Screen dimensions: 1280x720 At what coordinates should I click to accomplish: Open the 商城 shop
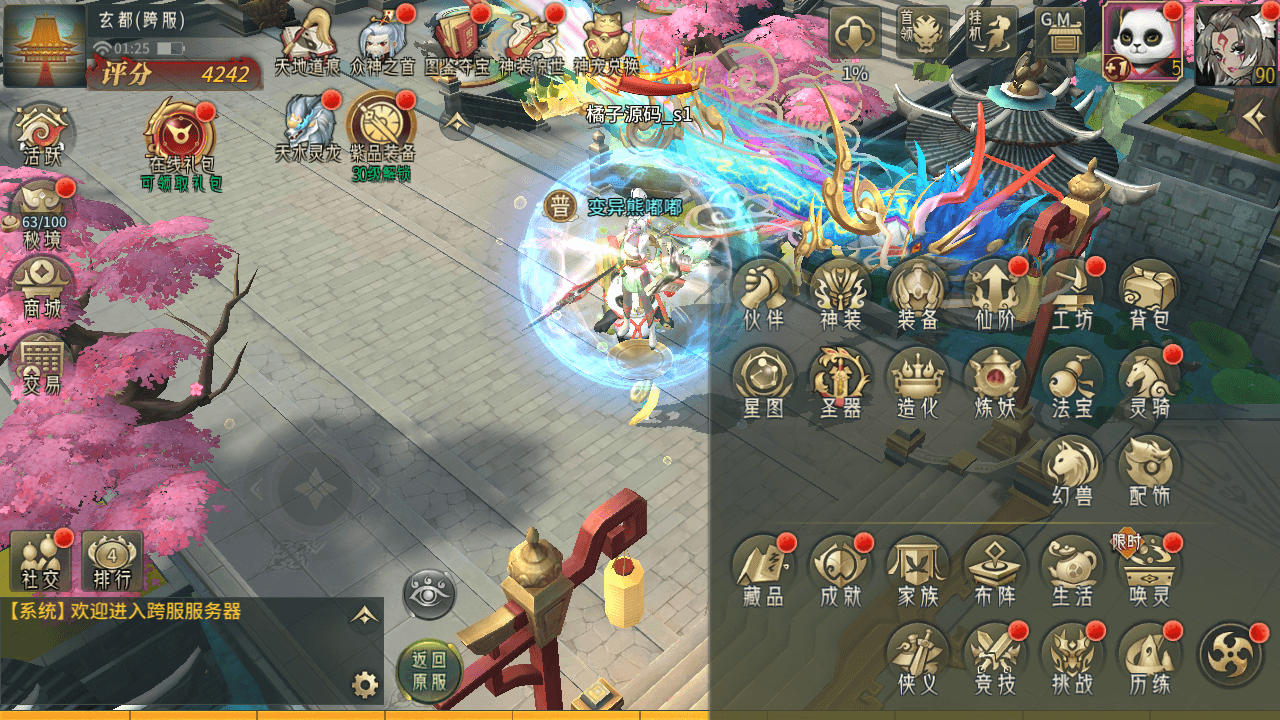pyautogui.click(x=41, y=288)
